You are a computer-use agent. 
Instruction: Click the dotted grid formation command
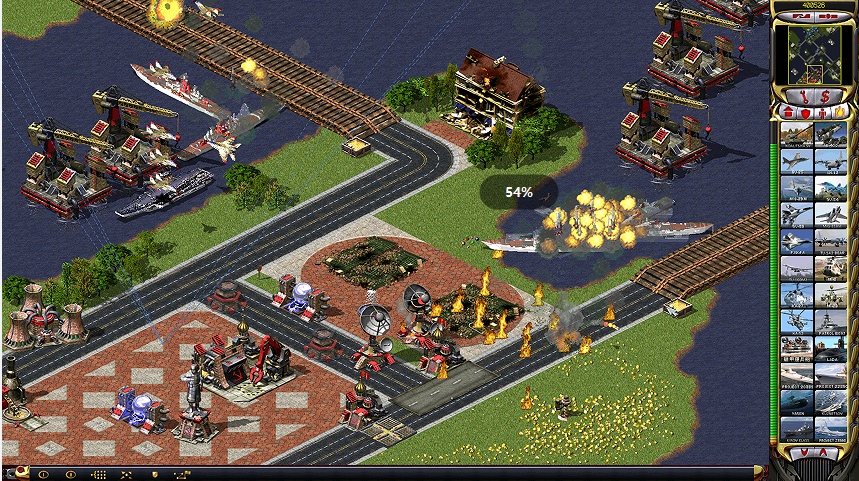98,474
